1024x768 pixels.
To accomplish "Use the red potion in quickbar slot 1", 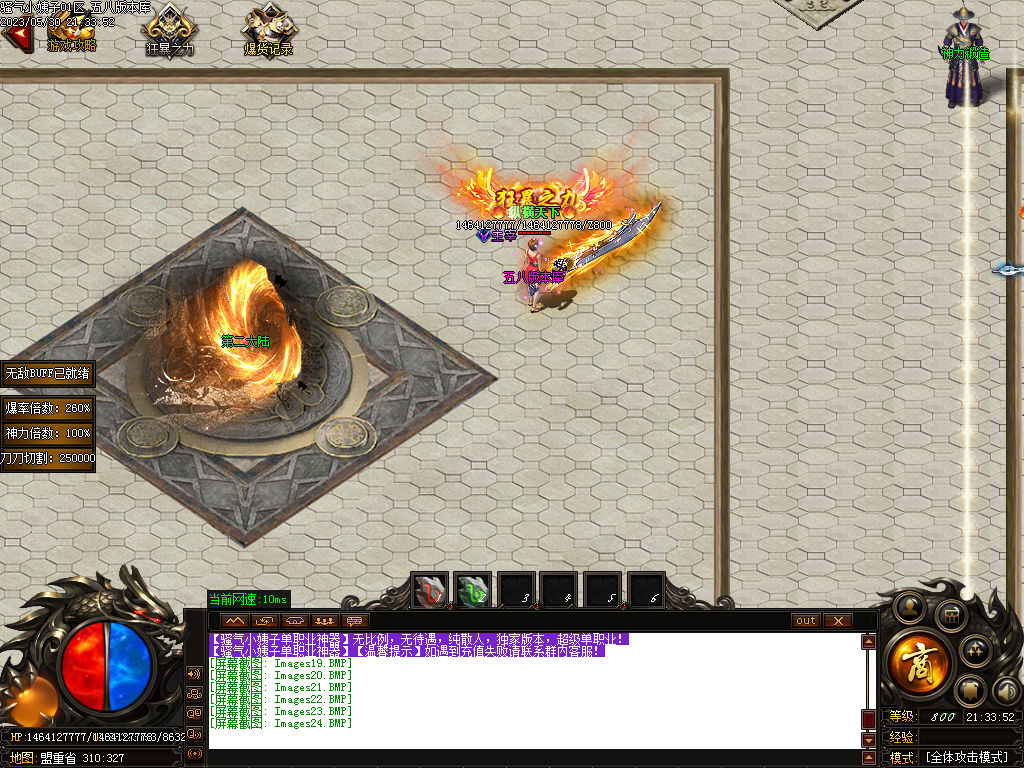I will pyautogui.click(x=431, y=591).
